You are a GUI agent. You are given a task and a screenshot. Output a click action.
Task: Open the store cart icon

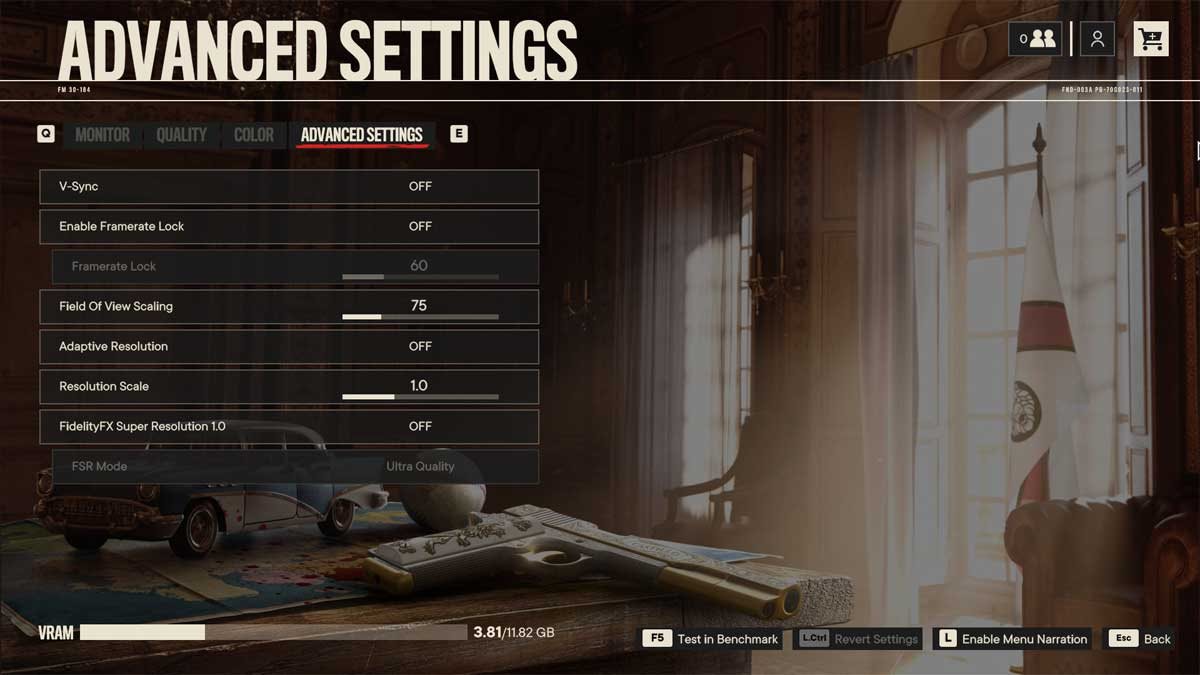point(1151,39)
